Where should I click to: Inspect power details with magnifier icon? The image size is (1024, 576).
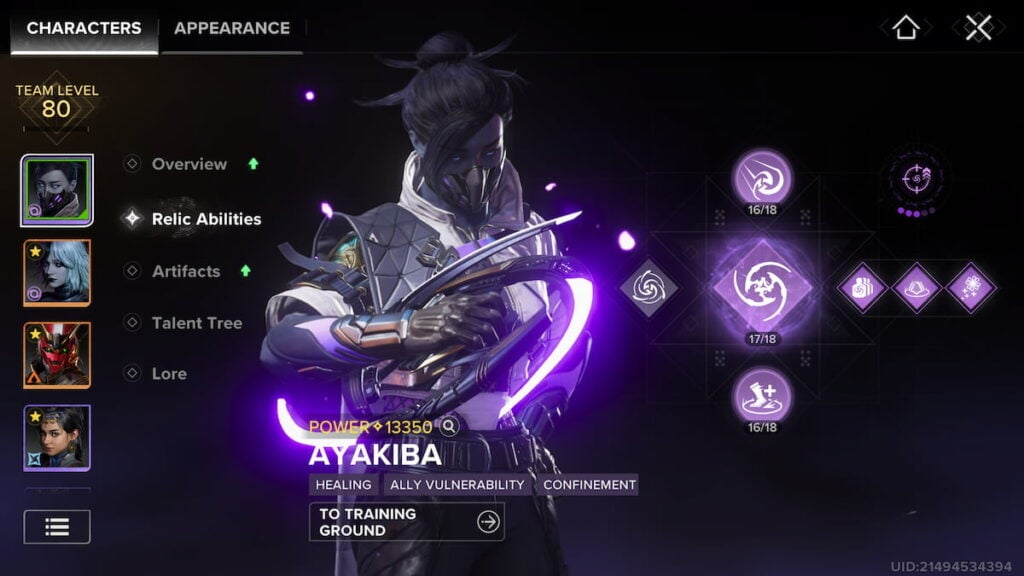pyautogui.click(x=450, y=427)
